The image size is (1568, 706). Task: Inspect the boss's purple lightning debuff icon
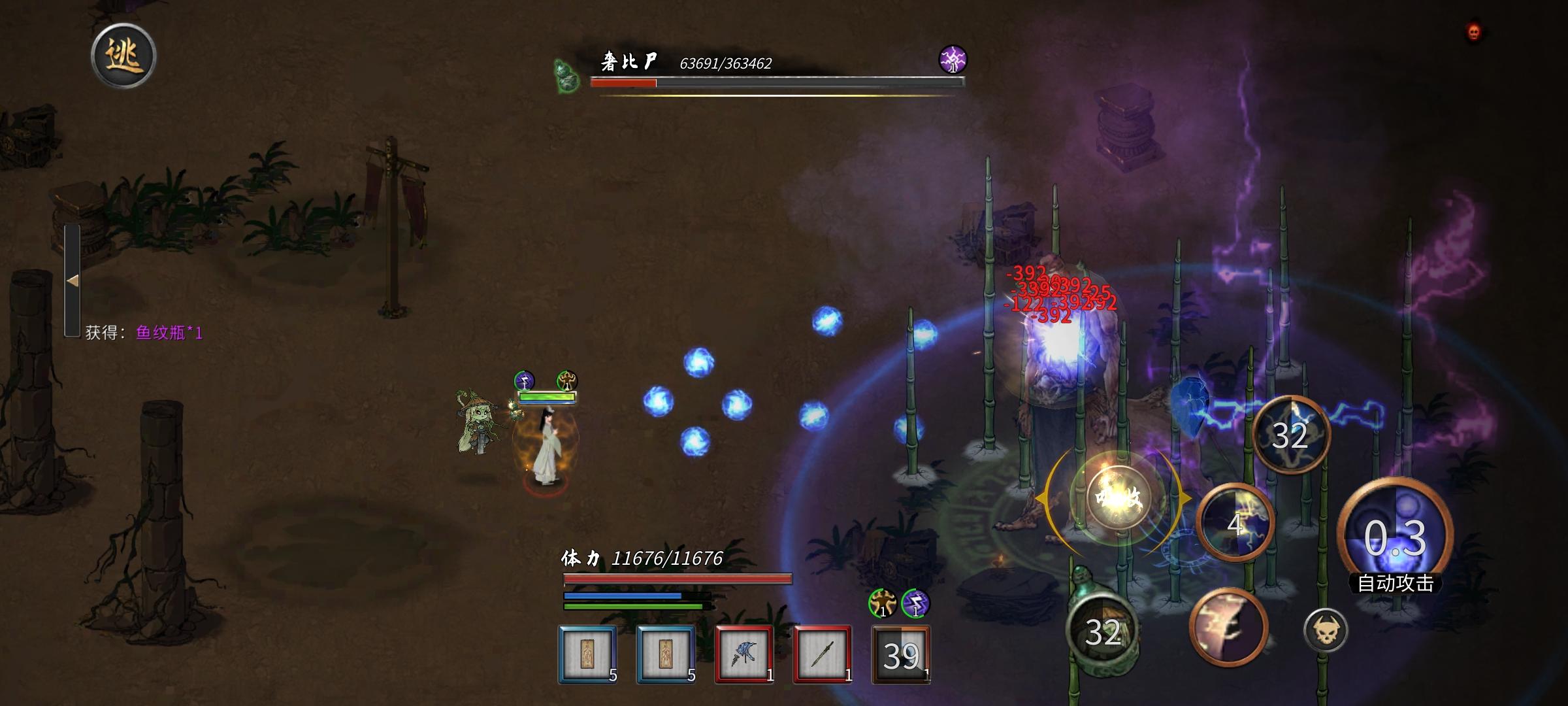(x=953, y=59)
